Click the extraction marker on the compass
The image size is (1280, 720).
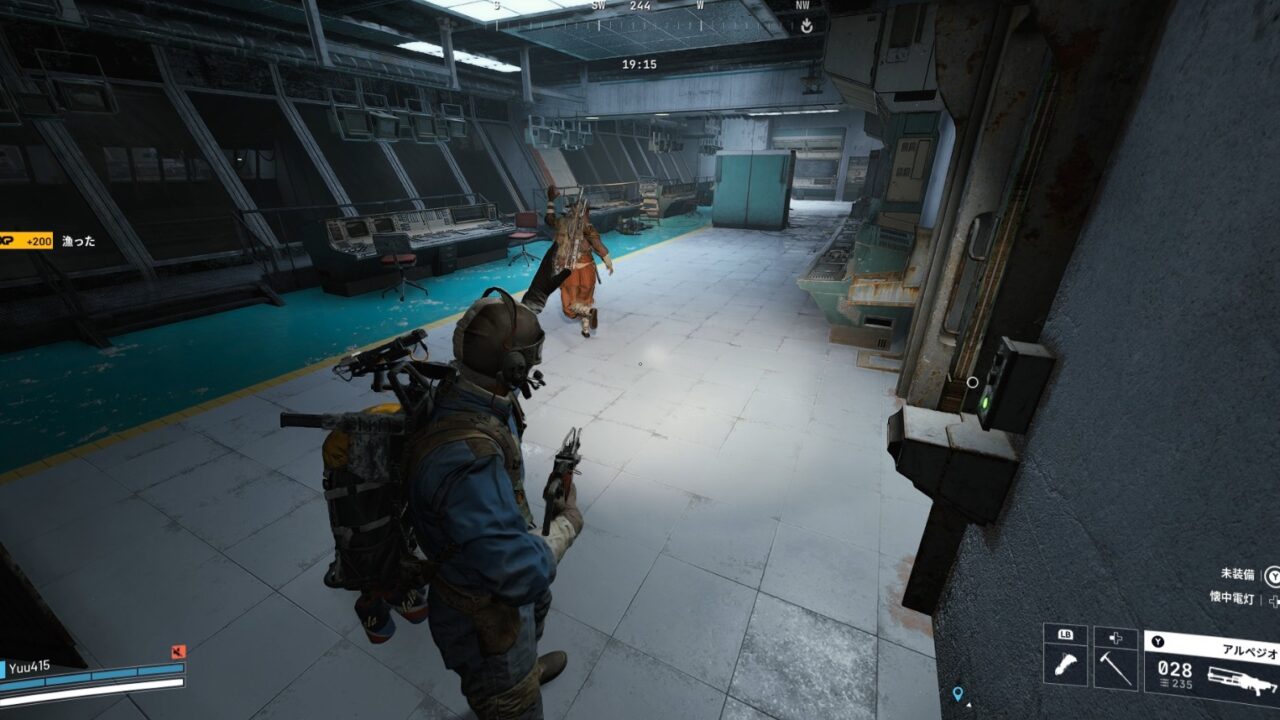pos(806,26)
